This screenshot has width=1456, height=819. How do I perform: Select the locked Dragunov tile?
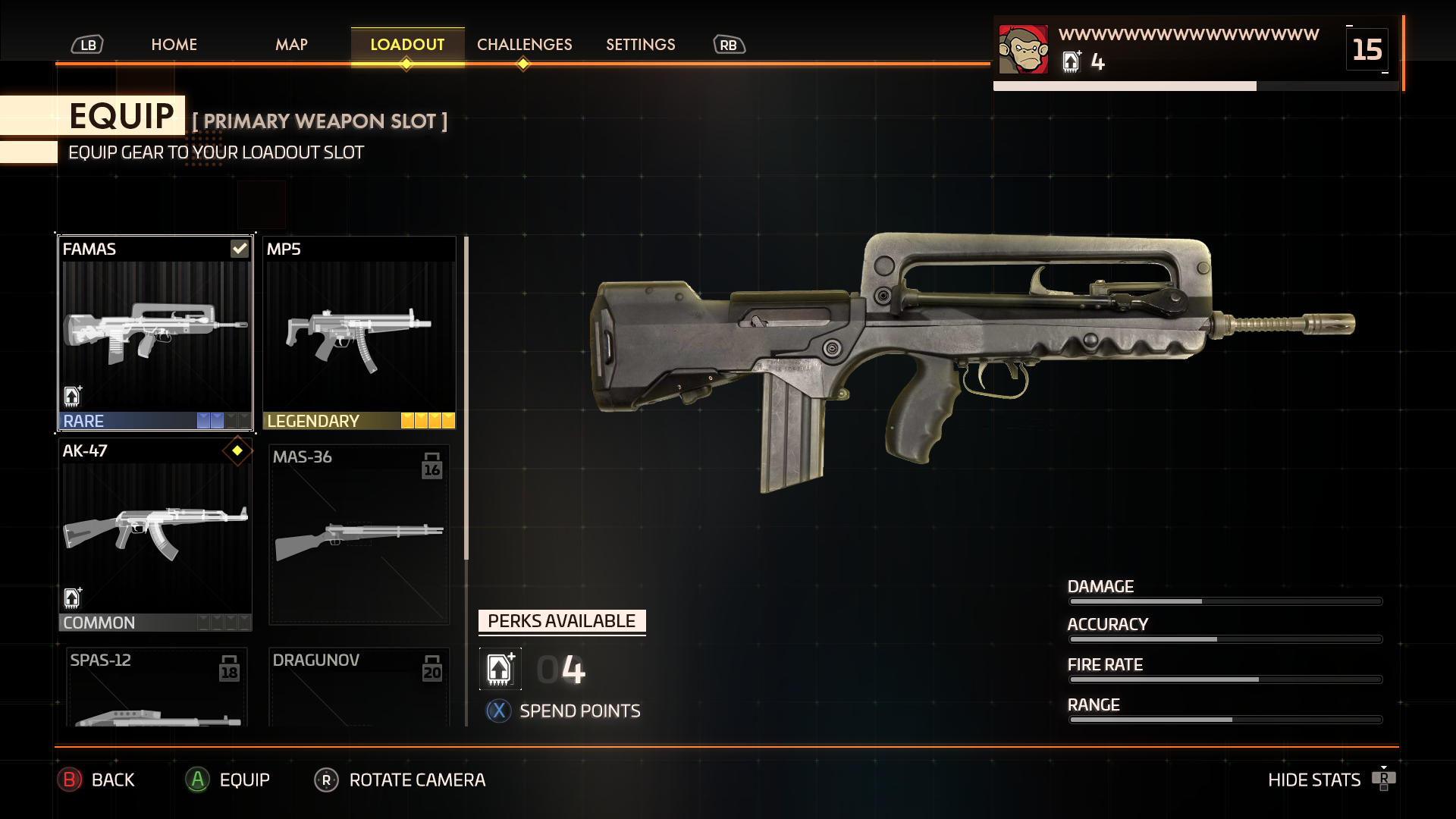pos(359,686)
